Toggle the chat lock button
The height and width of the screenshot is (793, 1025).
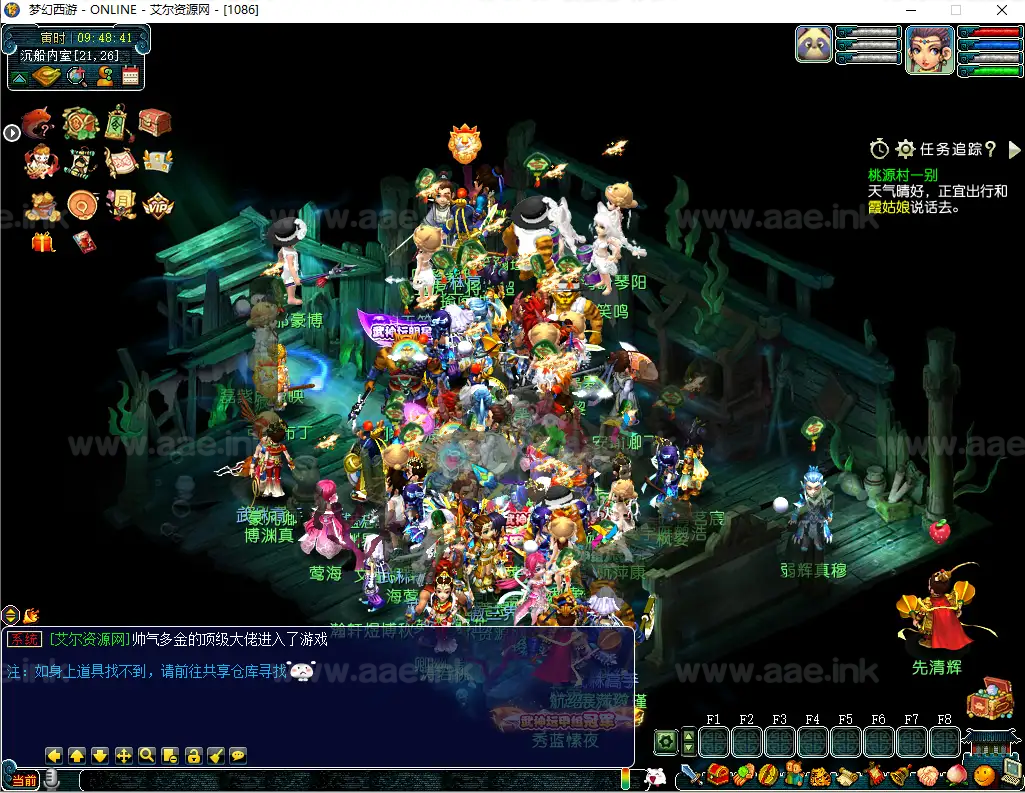click(193, 756)
